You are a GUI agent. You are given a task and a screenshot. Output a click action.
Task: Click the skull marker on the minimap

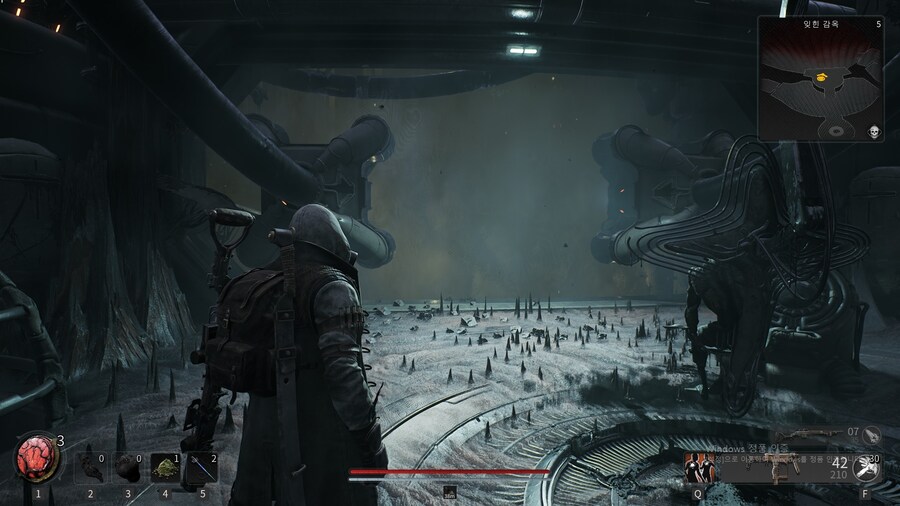[x=873, y=131]
